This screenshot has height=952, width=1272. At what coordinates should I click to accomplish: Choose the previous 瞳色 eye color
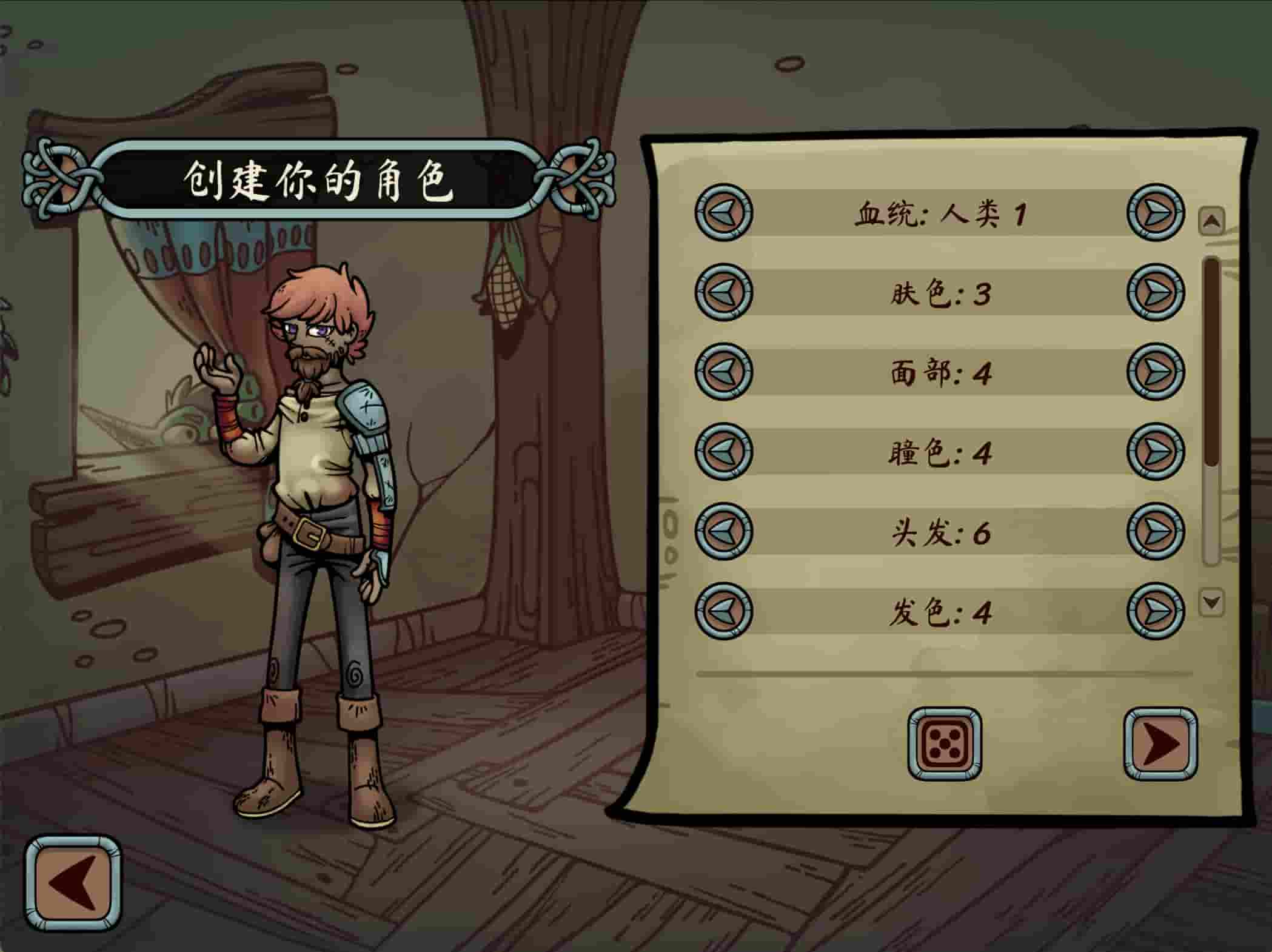tap(723, 452)
